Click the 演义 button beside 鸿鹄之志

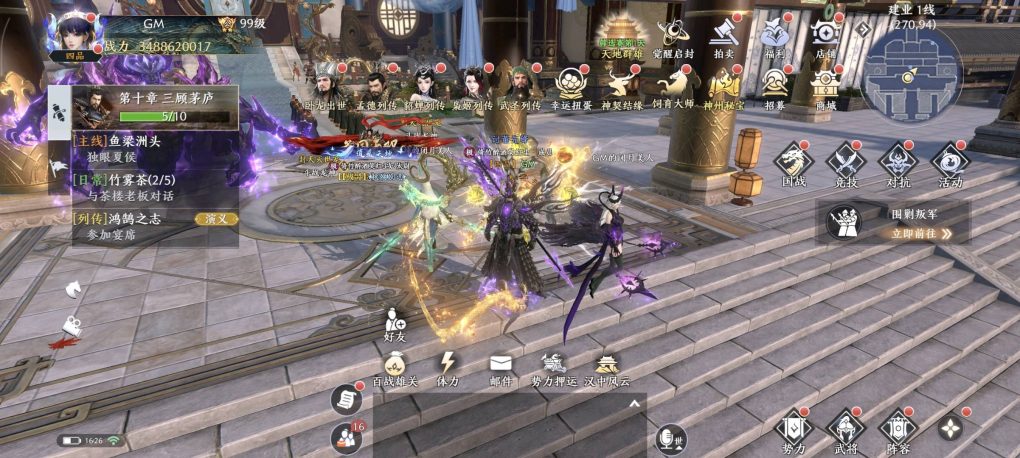pos(216,218)
